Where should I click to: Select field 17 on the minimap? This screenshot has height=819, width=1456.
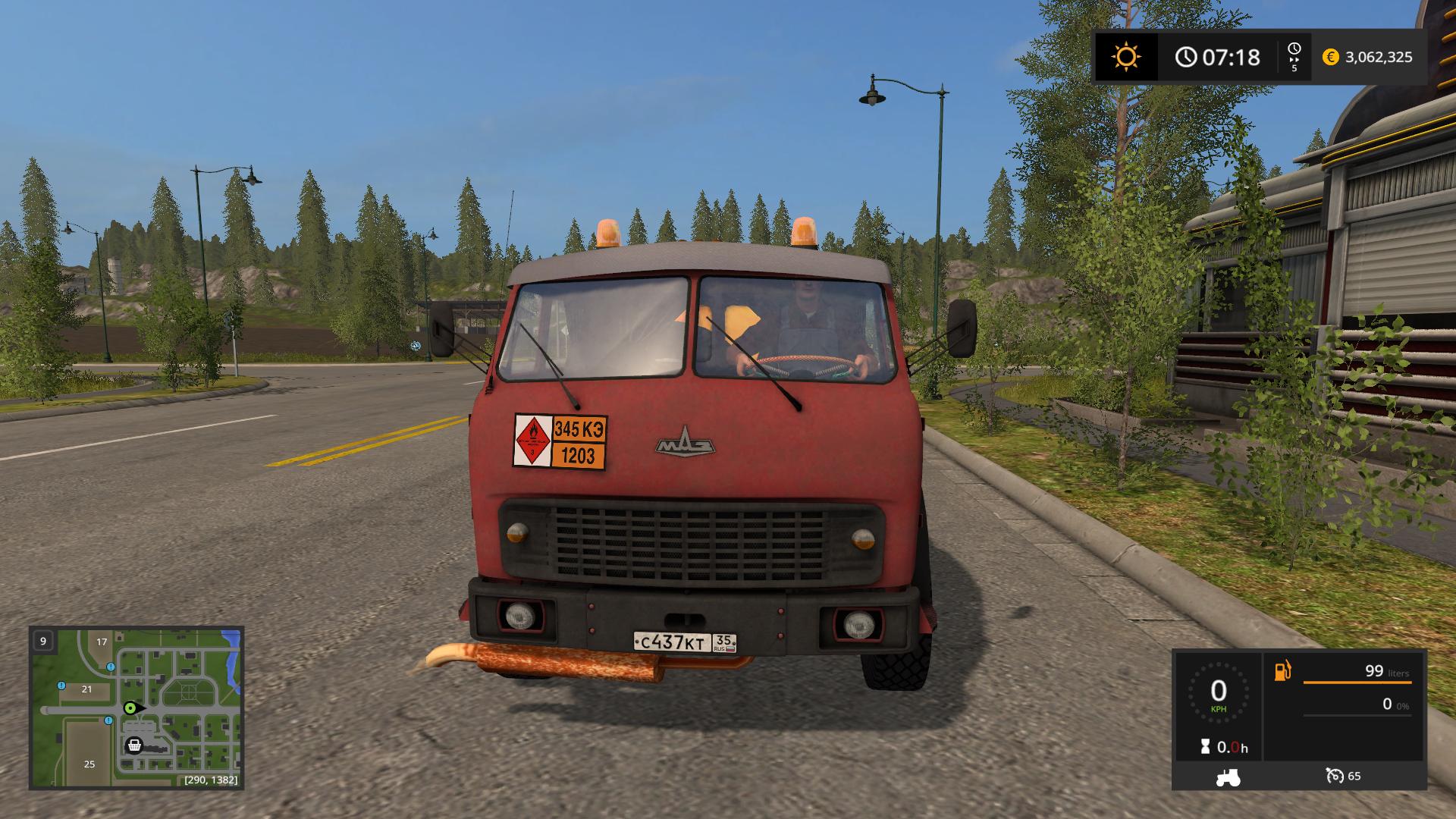coord(102,642)
